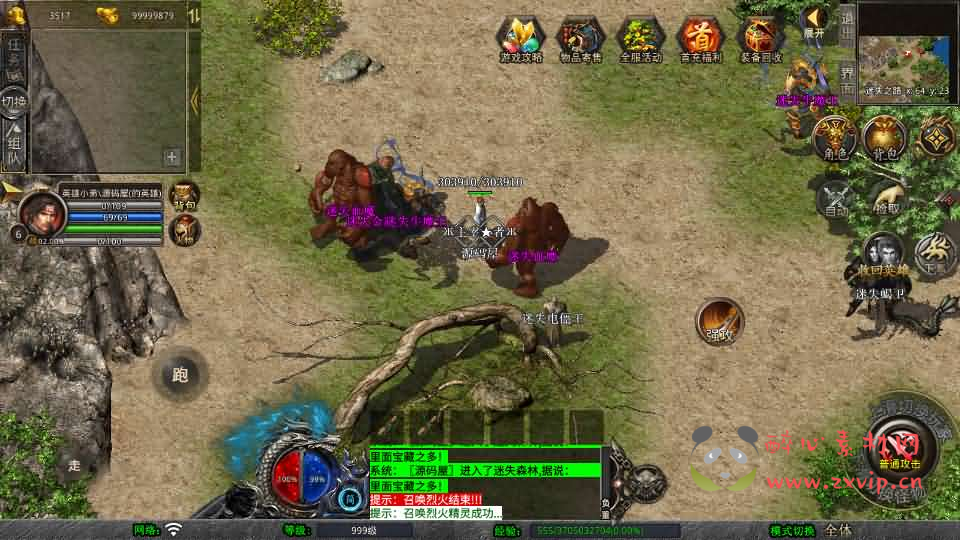960x540 pixels.
Task: Hit the 普通攻击 normal attack button
Action: 900,450
